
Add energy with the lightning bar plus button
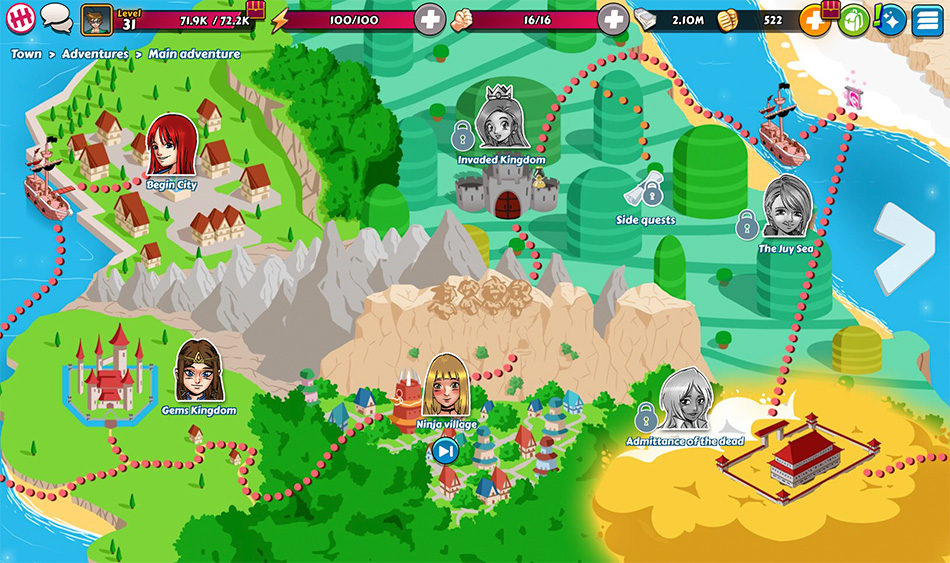[x=430, y=19]
